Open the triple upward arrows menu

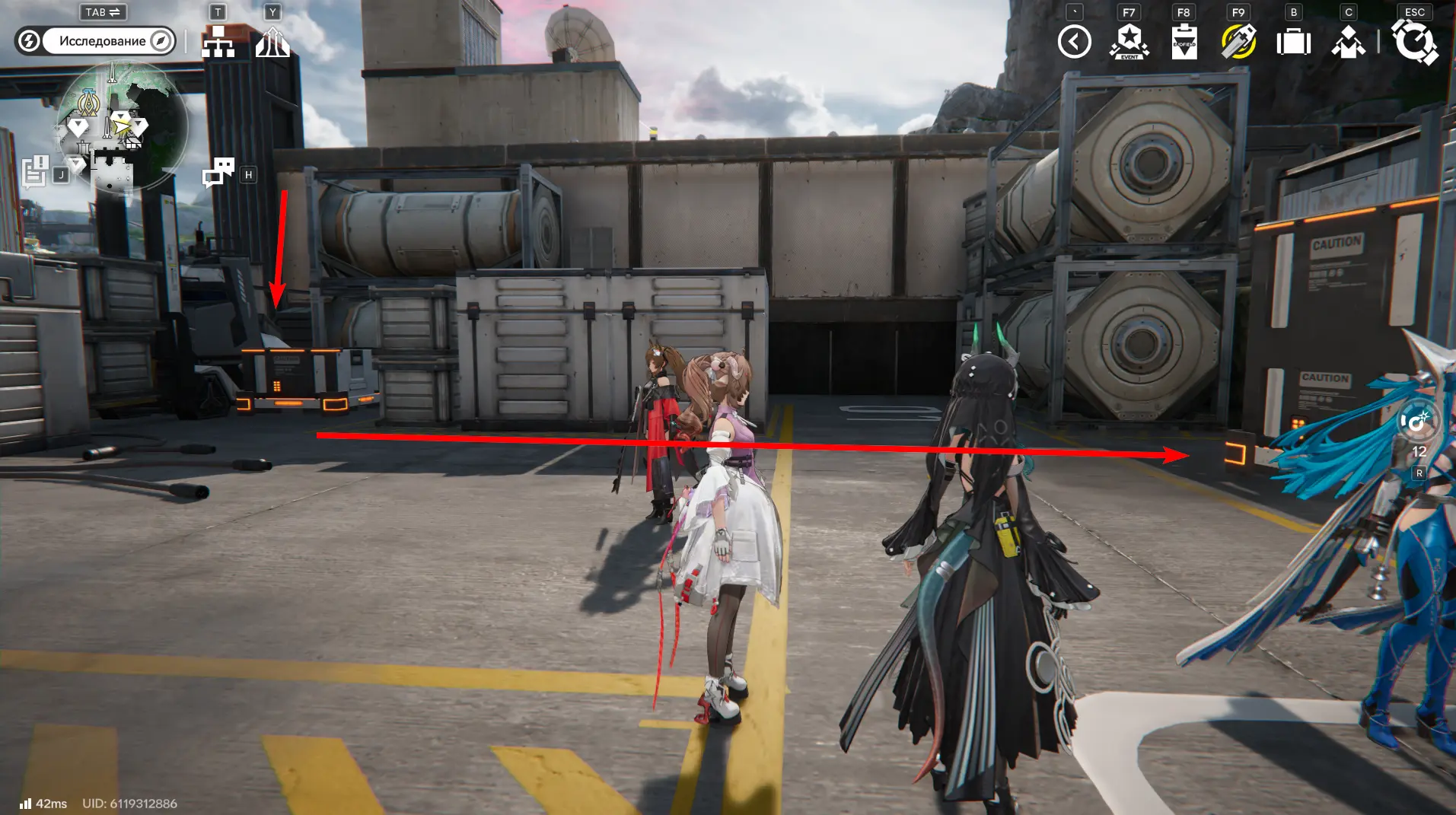coord(272,42)
